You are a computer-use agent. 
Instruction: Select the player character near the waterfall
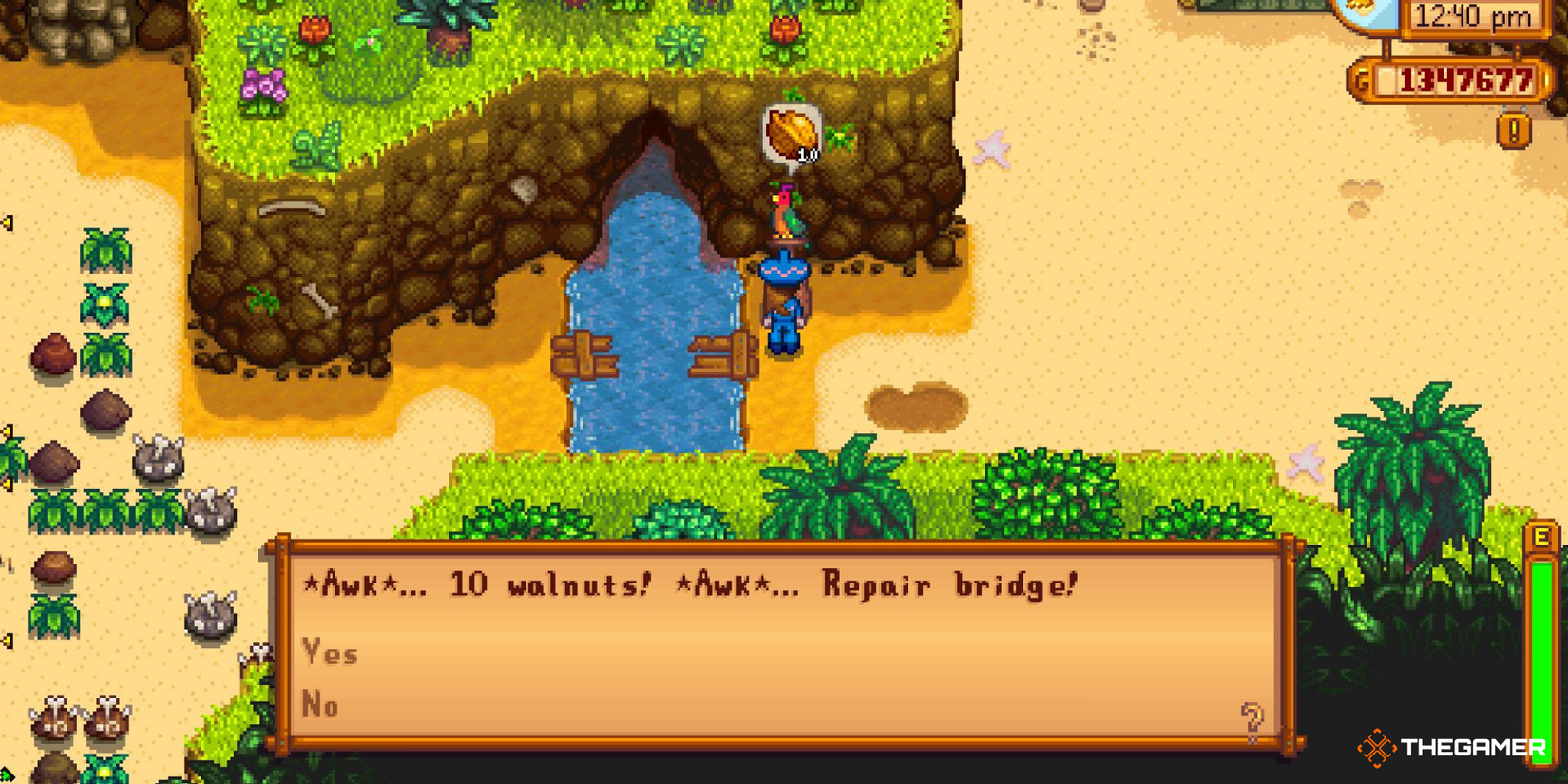tap(784, 304)
